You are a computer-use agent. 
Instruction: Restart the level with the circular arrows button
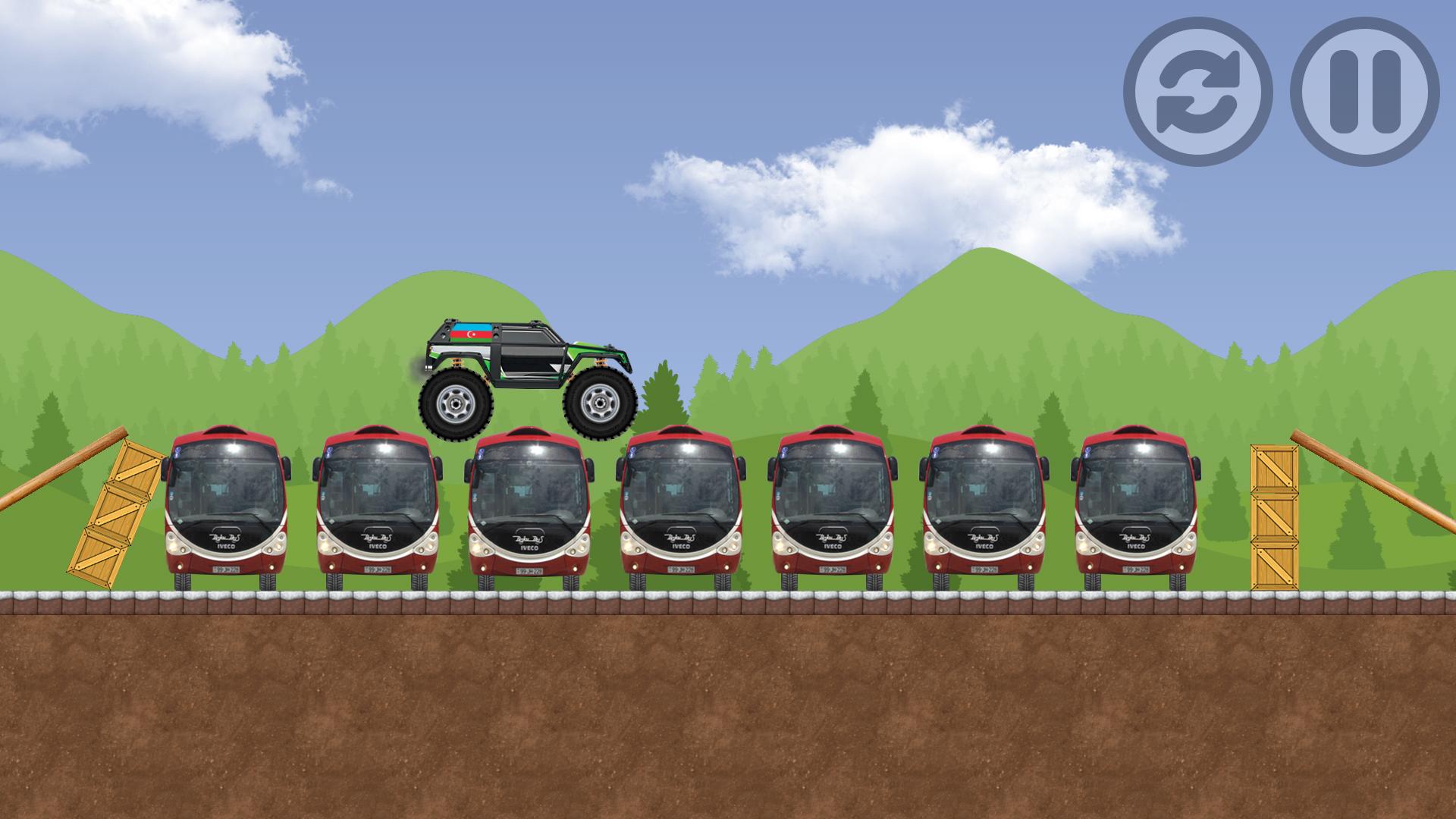(1197, 92)
